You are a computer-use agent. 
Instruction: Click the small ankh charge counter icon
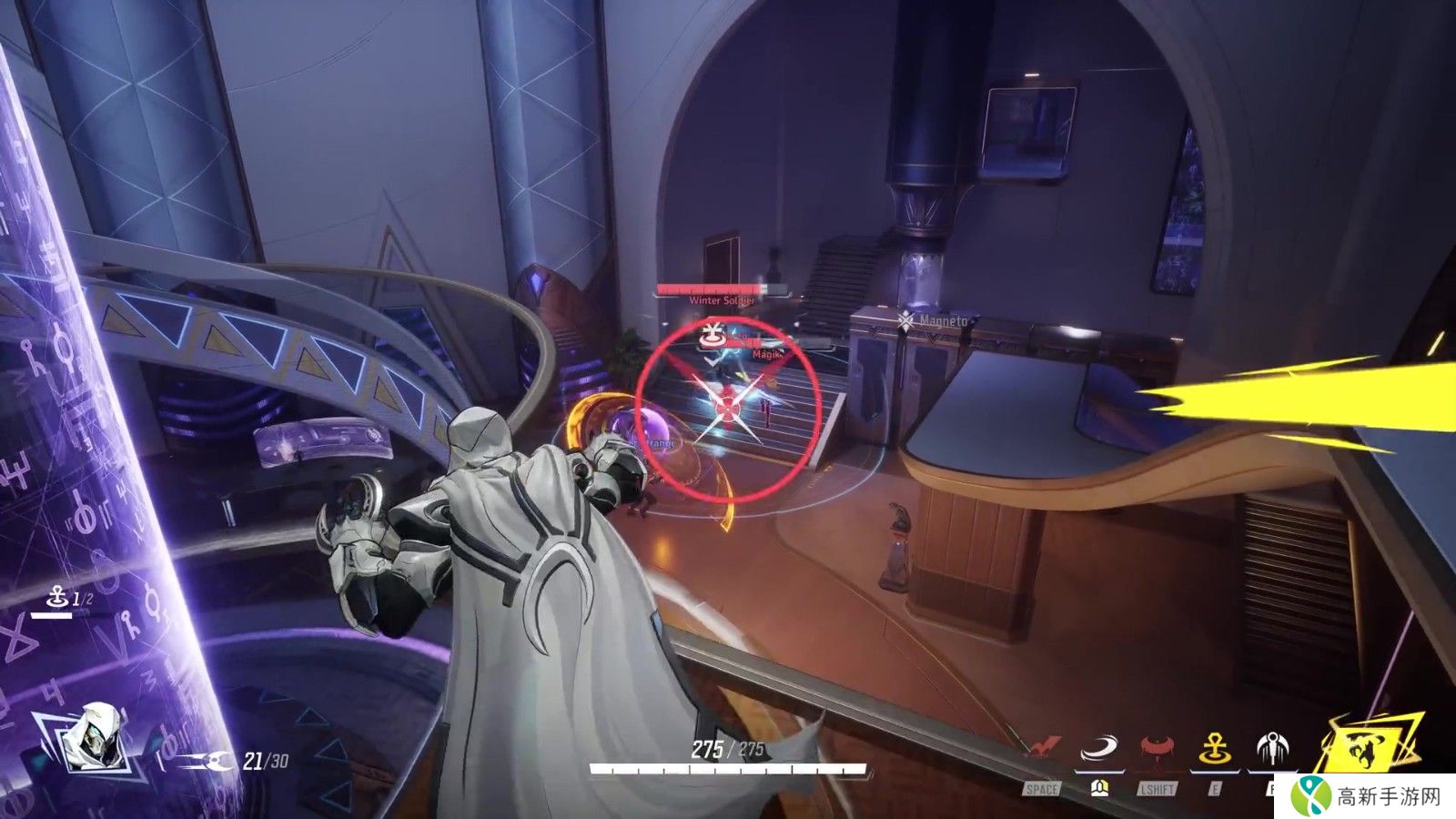point(57,598)
